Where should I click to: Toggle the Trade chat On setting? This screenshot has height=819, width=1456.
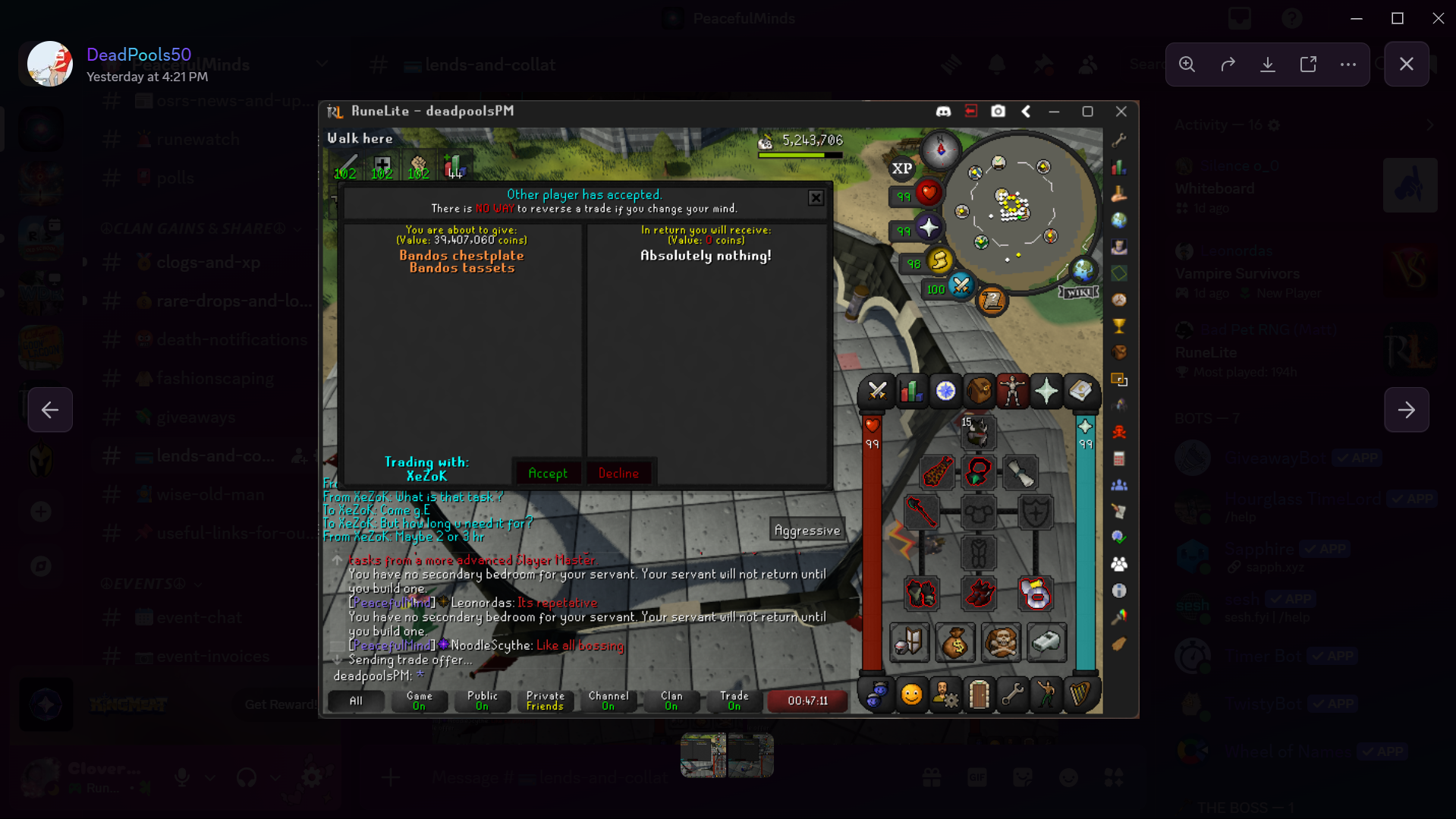point(733,701)
